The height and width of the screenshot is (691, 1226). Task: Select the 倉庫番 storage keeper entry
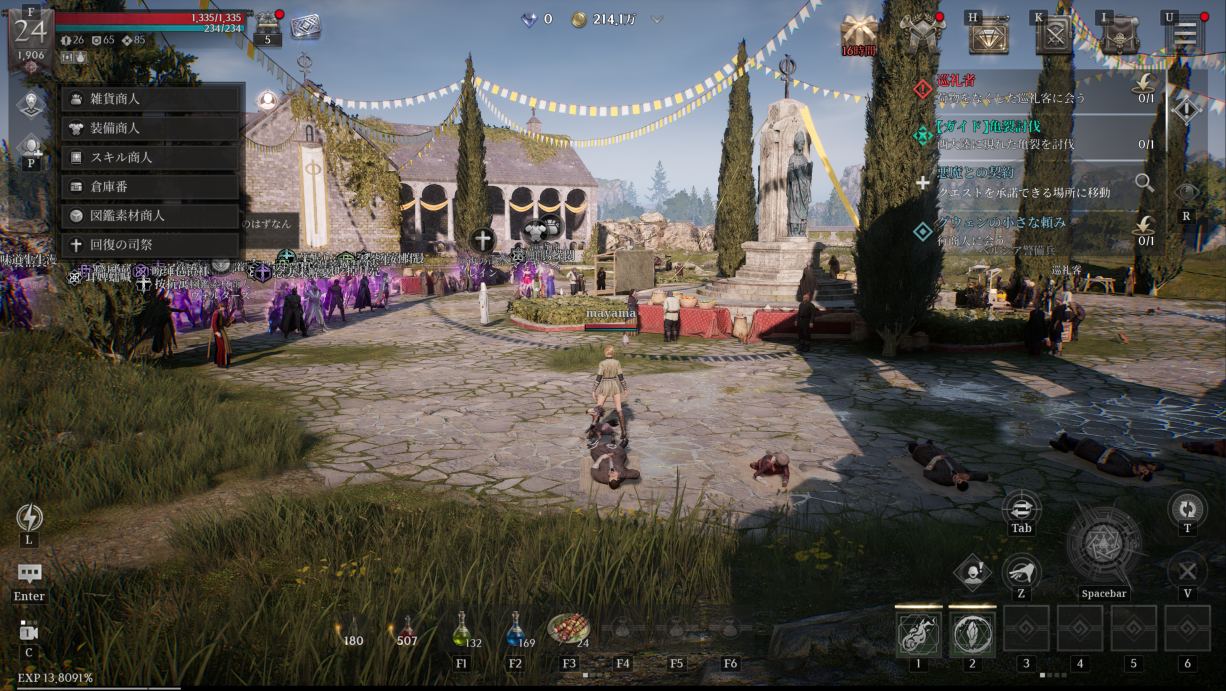(152, 186)
